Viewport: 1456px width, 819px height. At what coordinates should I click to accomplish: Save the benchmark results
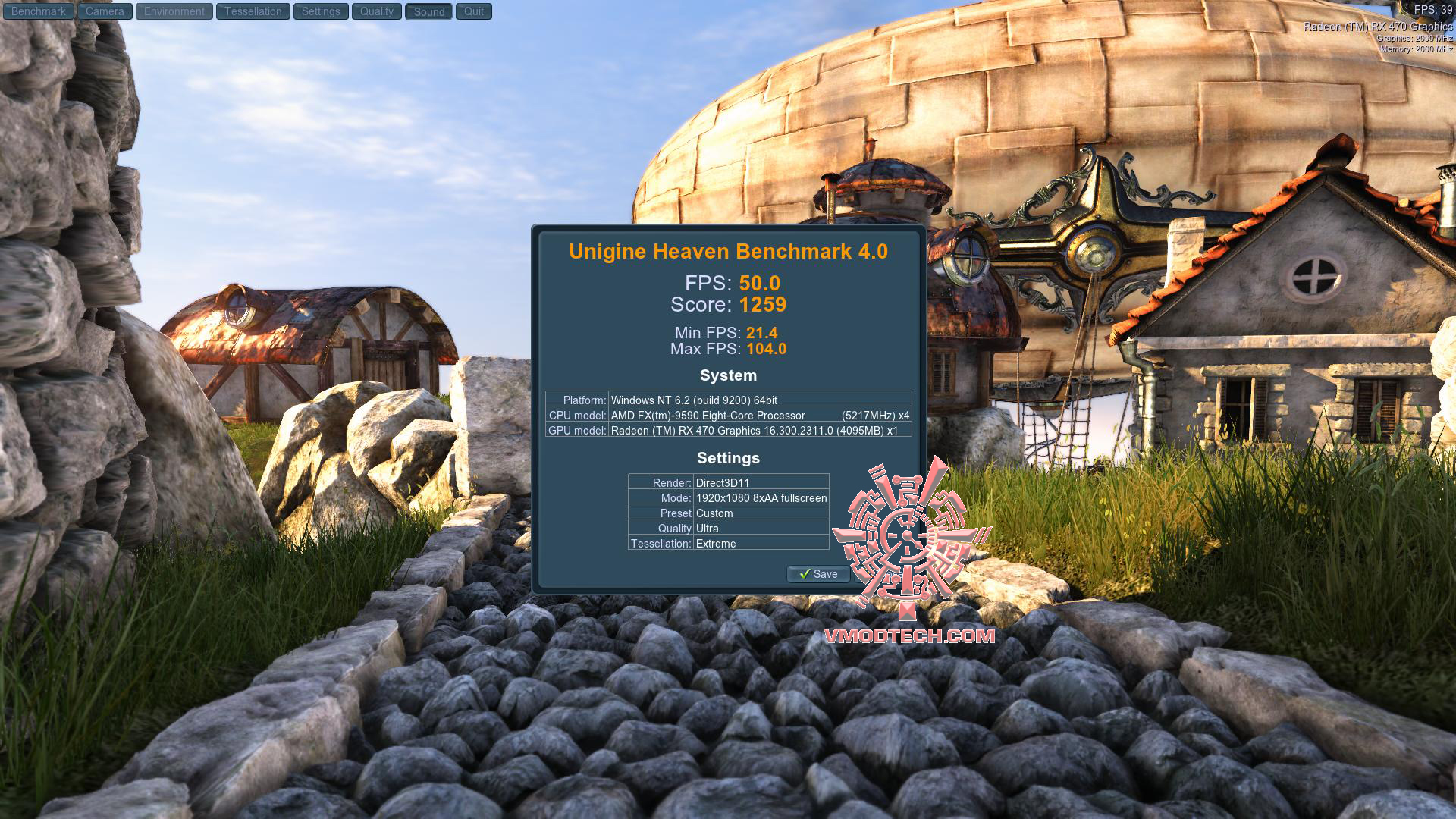[818, 574]
